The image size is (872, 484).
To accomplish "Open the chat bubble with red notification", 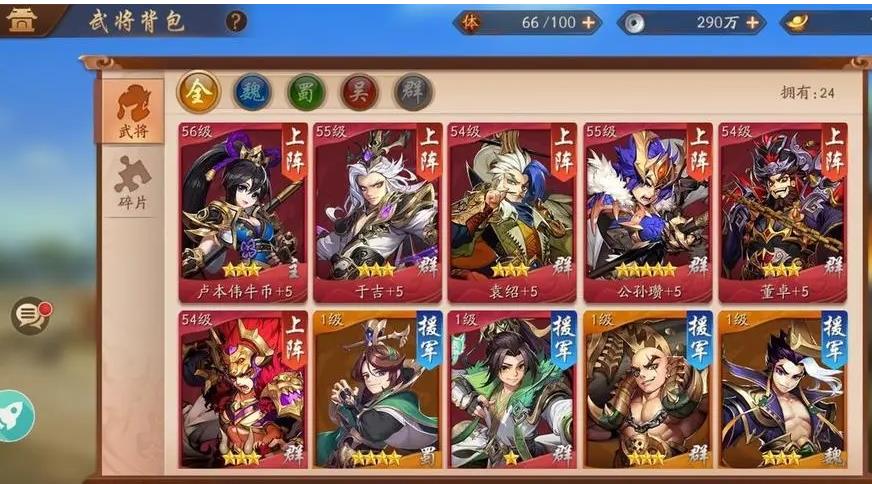I will 30,316.
